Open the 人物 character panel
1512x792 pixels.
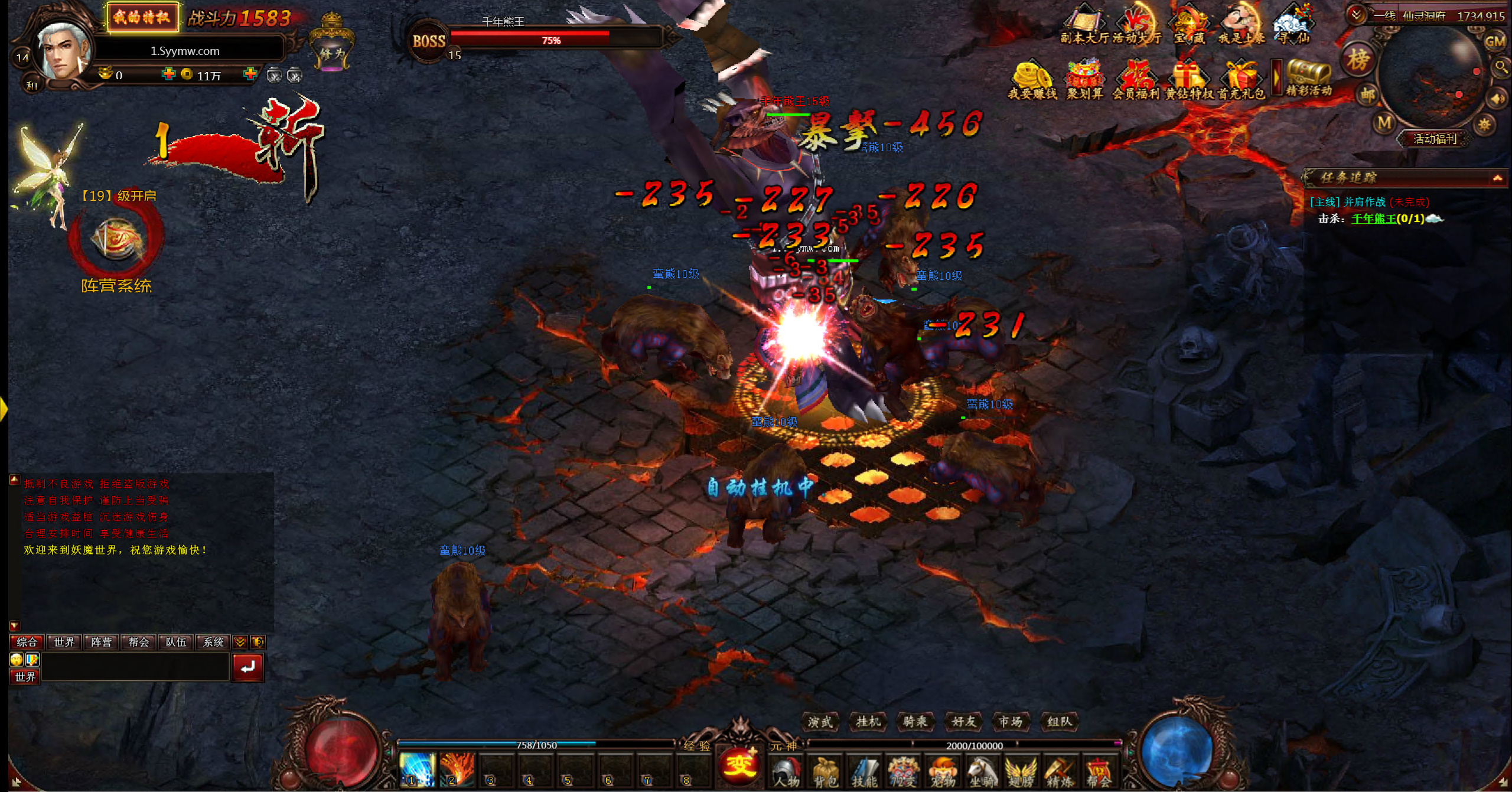pos(786,771)
